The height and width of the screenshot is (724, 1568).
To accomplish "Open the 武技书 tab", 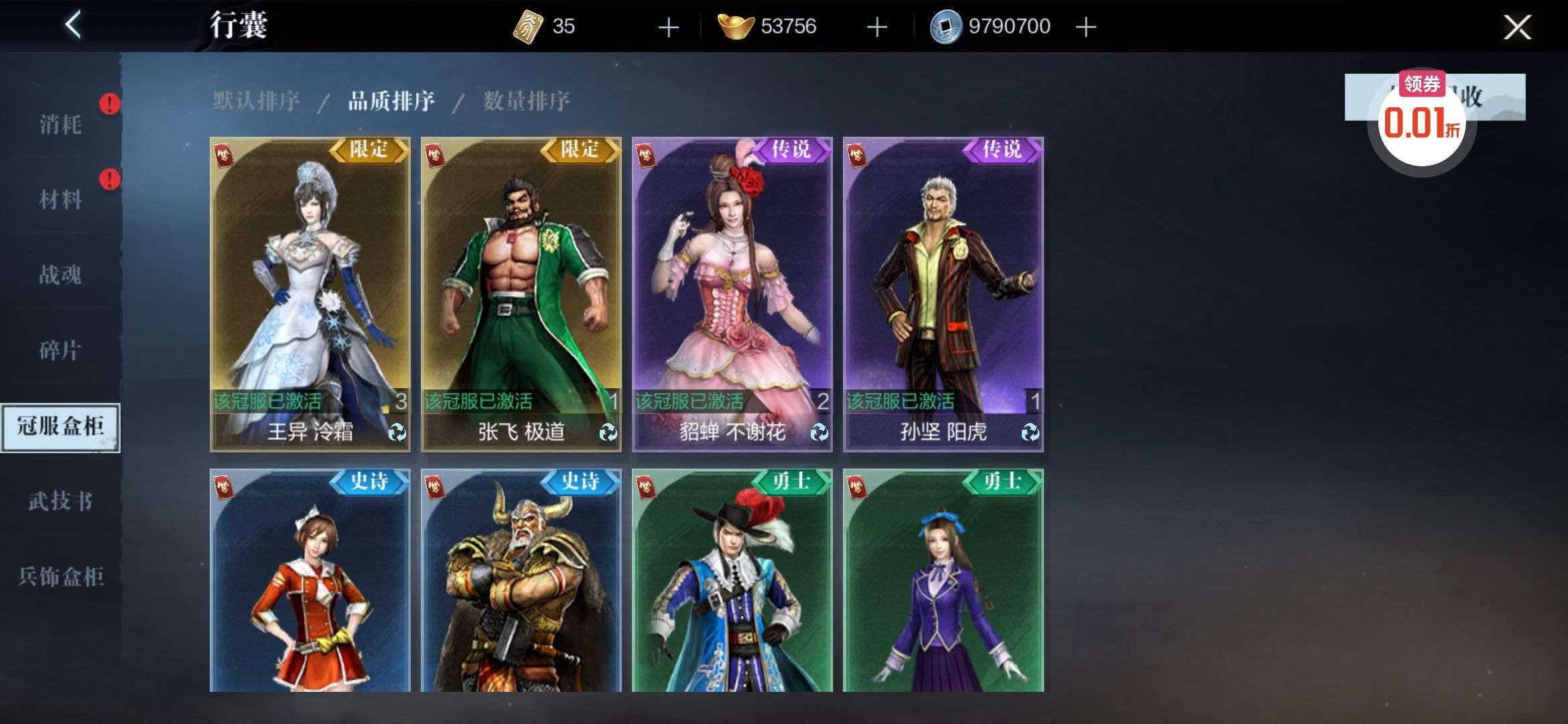I will (x=60, y=501).
